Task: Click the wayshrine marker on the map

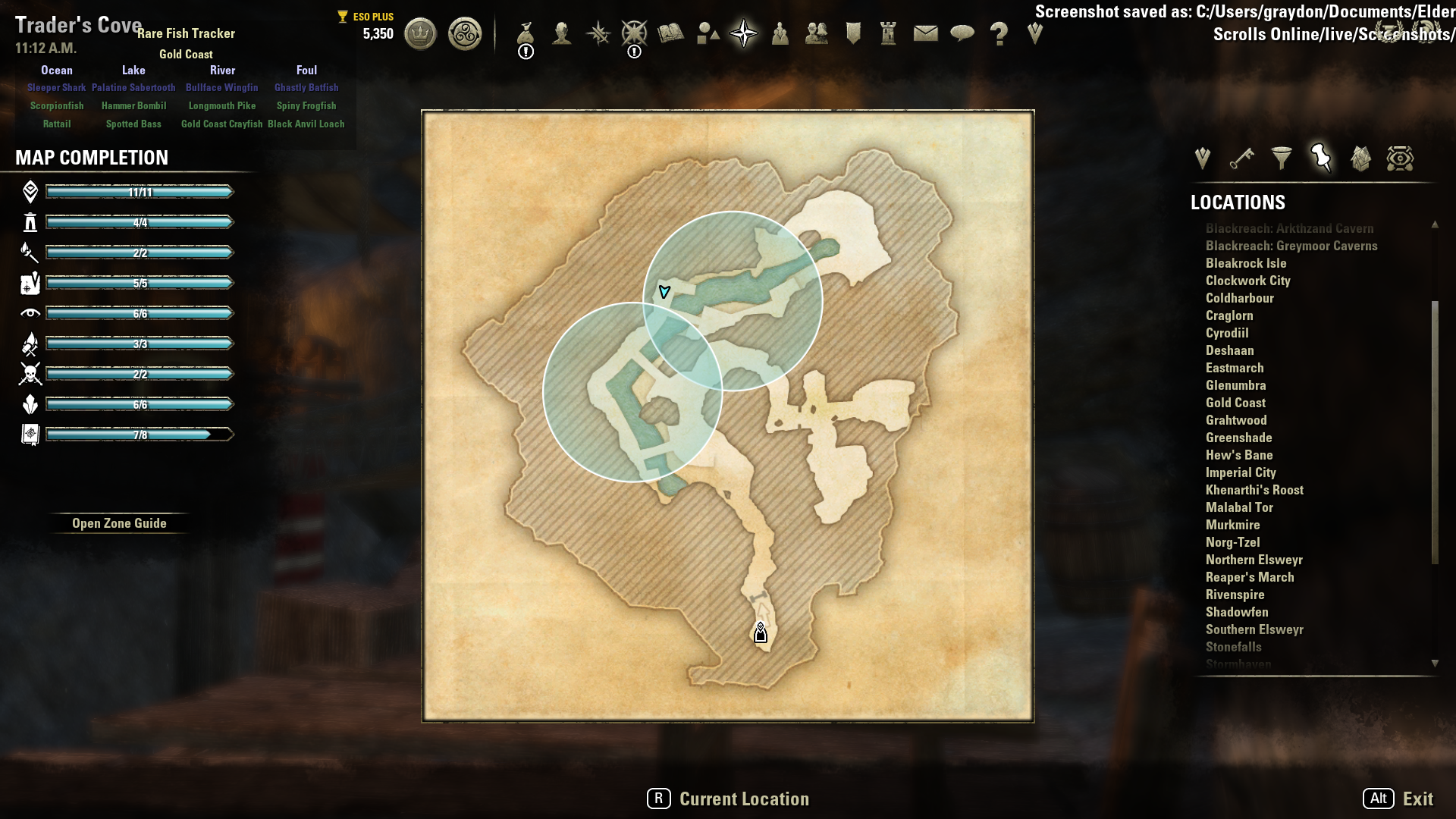Action: click(761, 633)
